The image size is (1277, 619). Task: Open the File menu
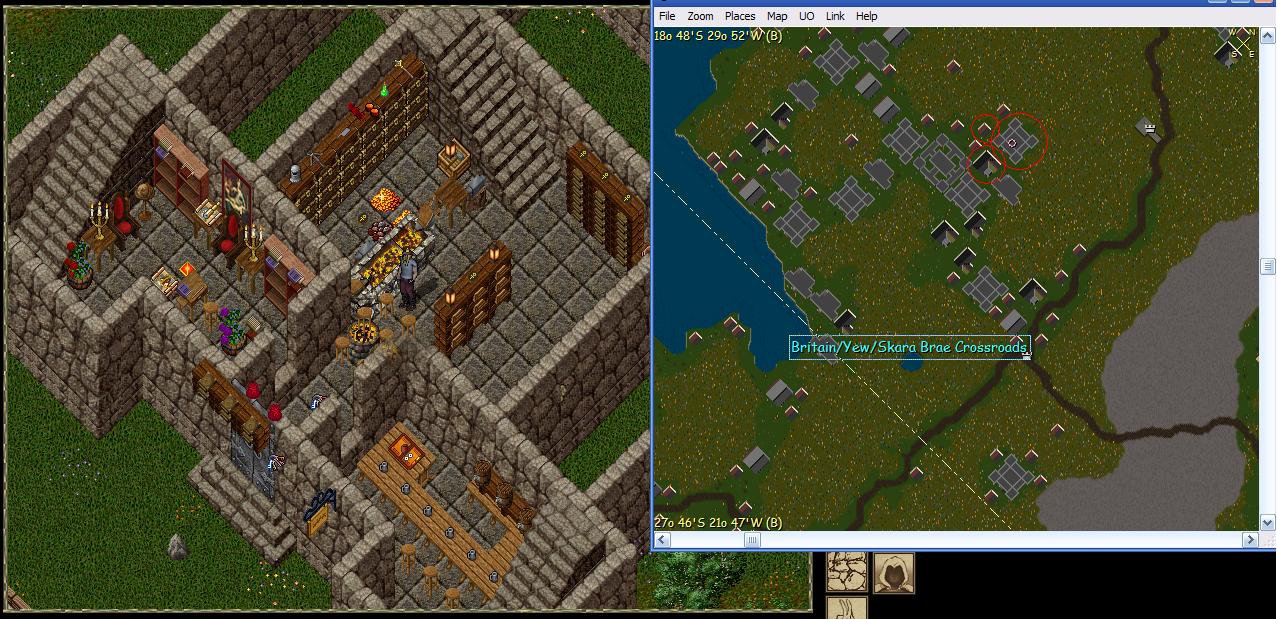point(667,16)
